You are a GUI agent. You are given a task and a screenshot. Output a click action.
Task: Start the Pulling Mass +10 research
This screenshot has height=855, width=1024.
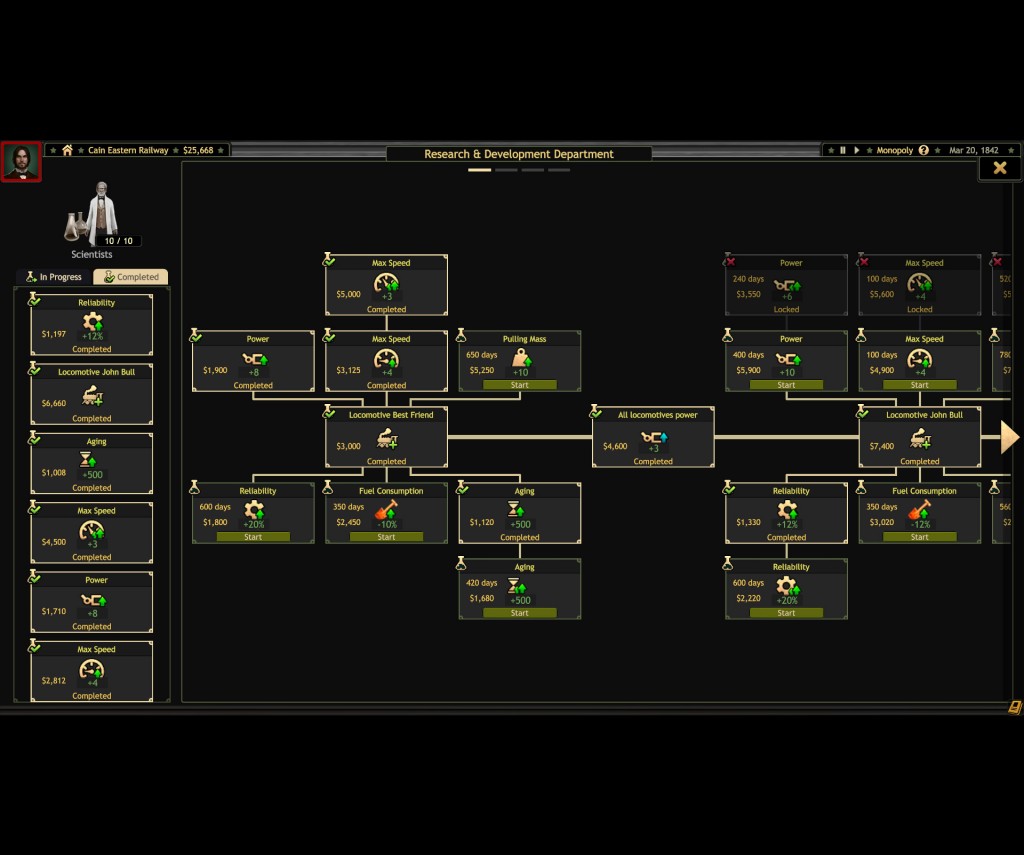[520, 385]
